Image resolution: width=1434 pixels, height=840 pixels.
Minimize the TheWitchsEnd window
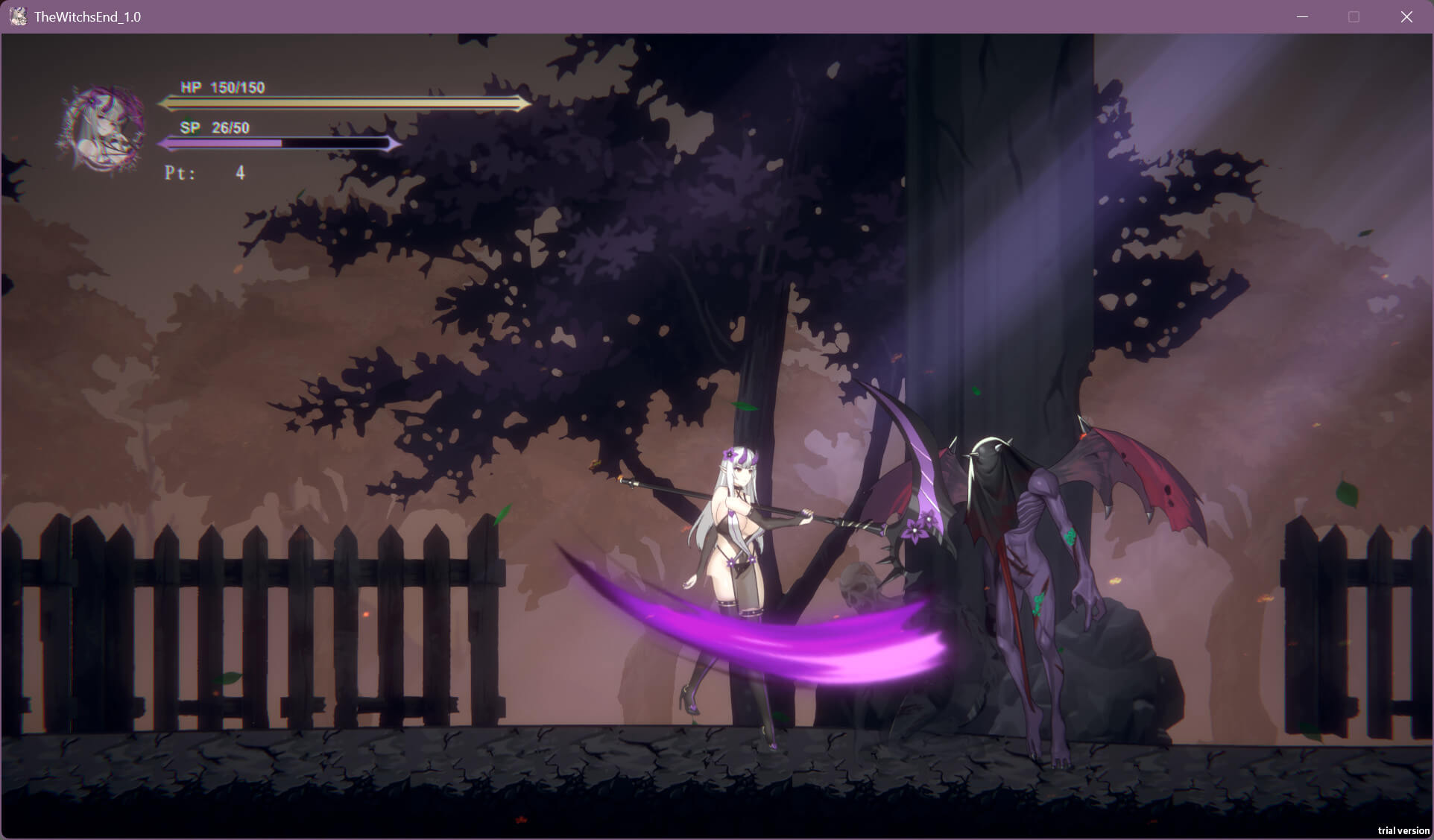[x=1302, y=16]
